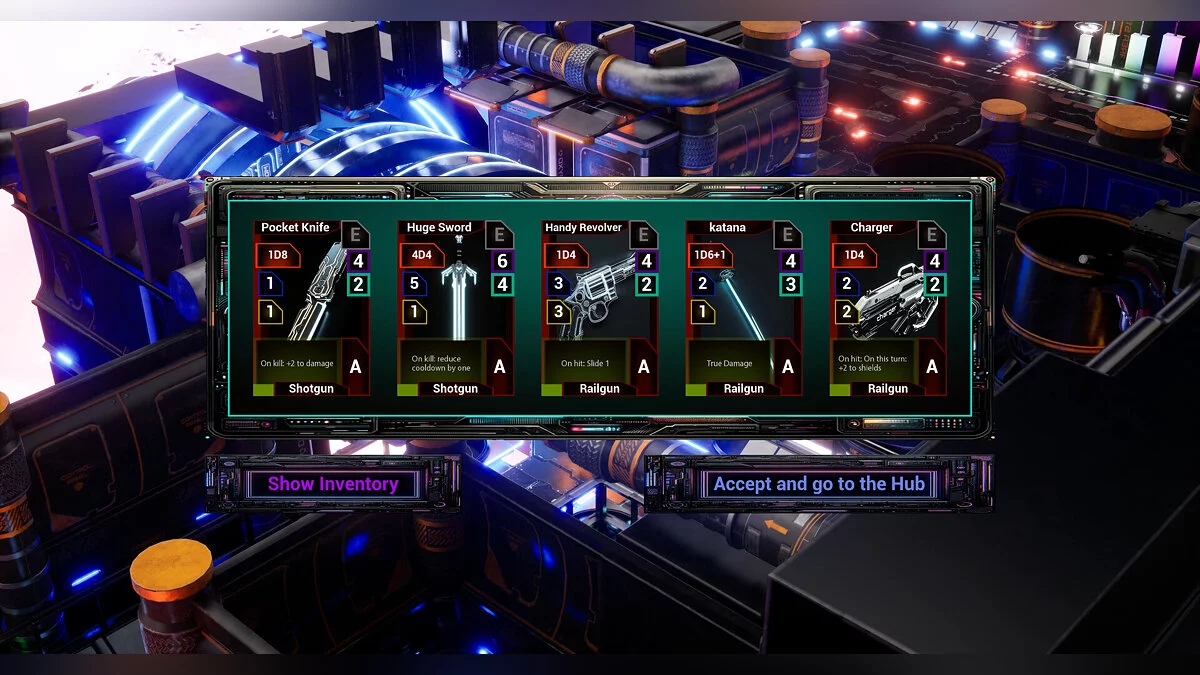Viewport: 1200px width, 675px height.
Task: Choose the Charger railgun card
Action: coord(887,308)
